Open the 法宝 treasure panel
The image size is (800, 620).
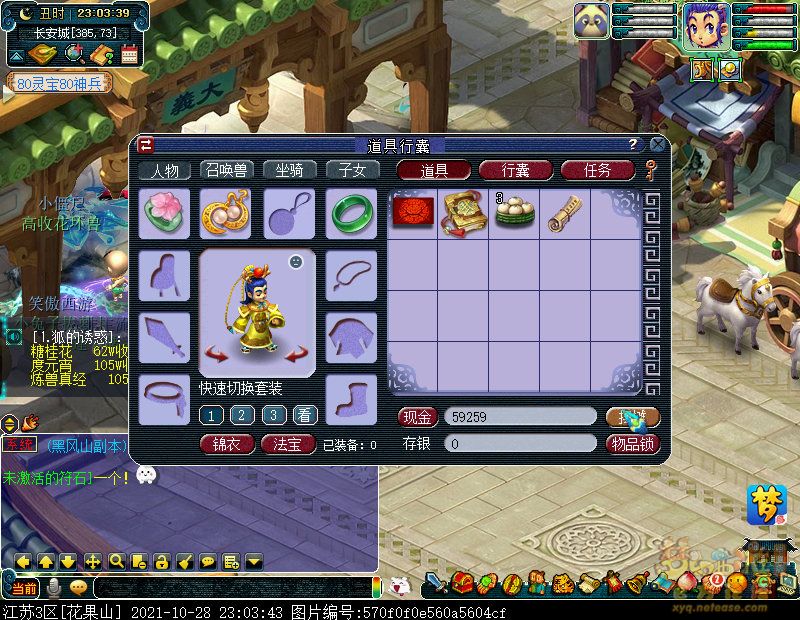coord(288,444)
